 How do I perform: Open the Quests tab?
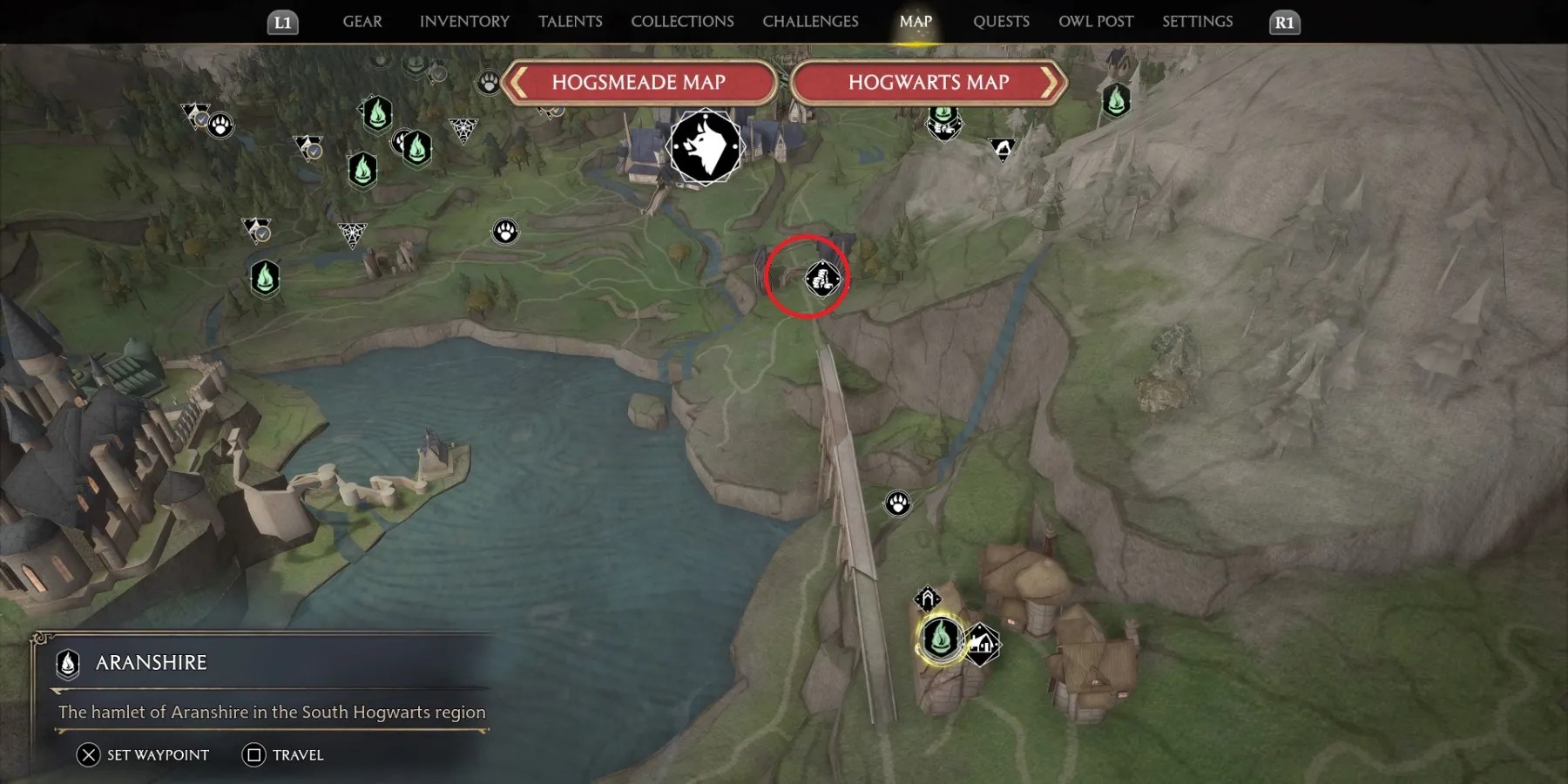coord(1001,22)
